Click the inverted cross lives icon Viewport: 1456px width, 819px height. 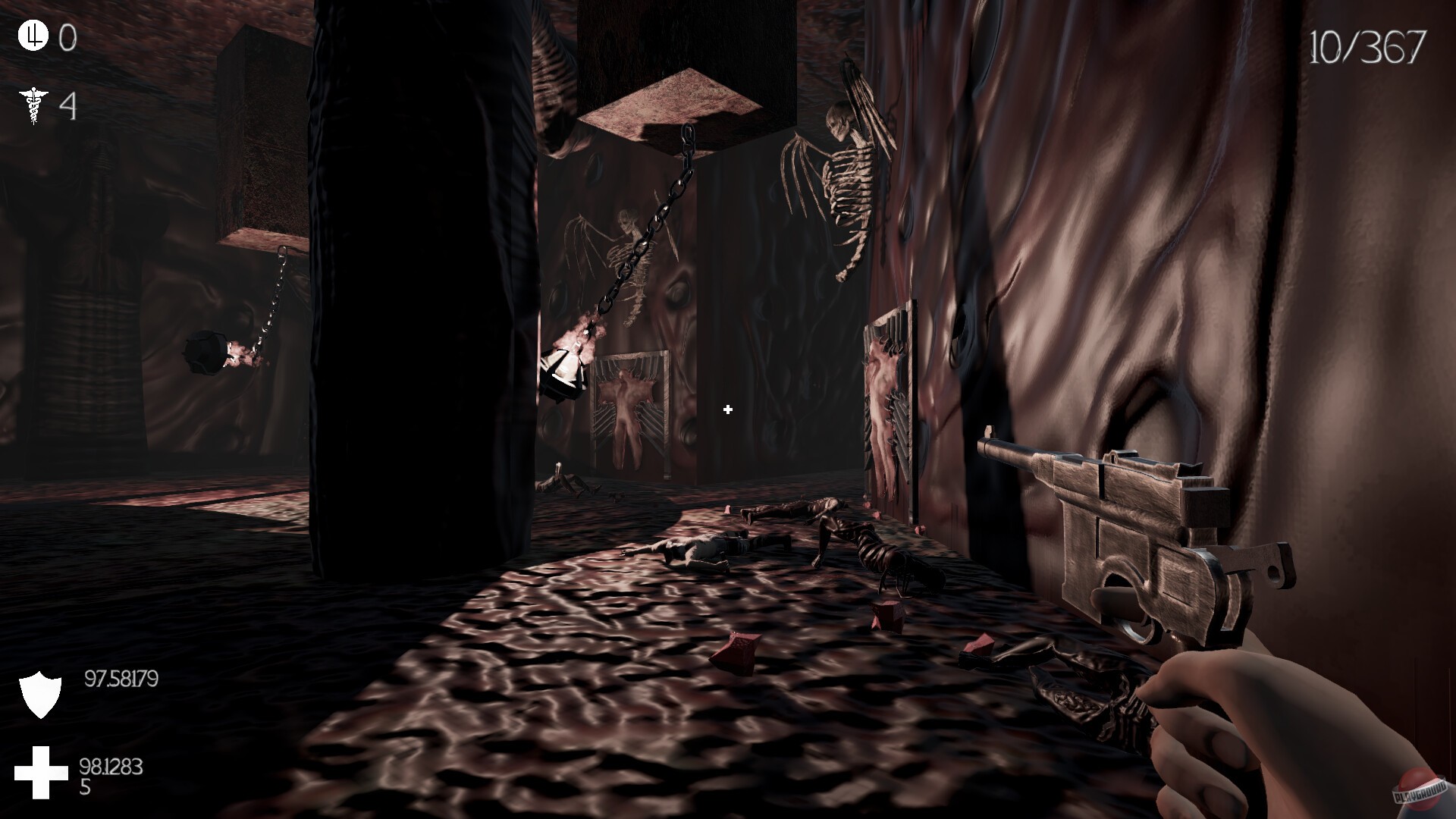pyautogui.click(x=32, y=35)
